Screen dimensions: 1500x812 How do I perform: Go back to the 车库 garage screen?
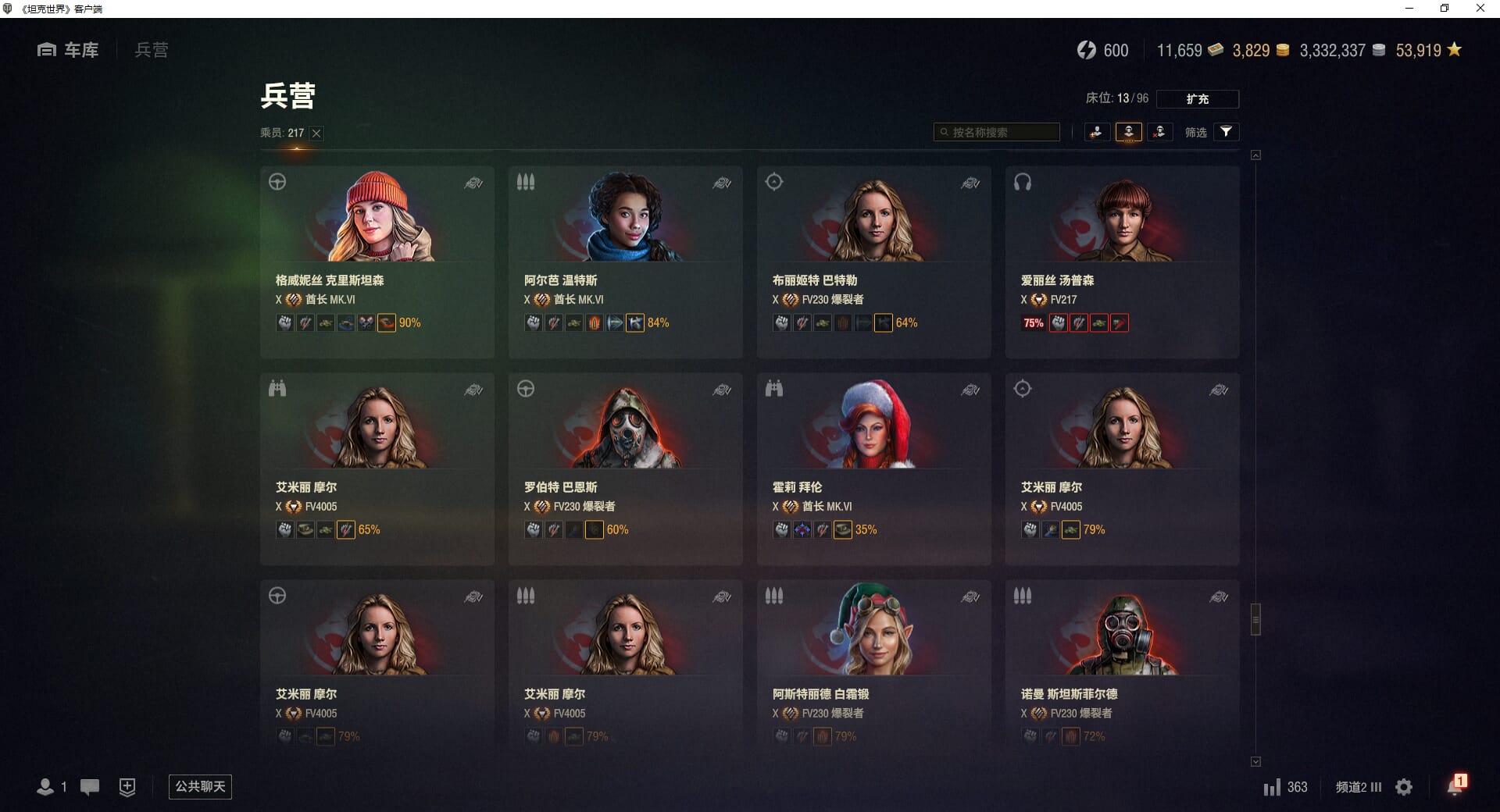click(69, 50)
